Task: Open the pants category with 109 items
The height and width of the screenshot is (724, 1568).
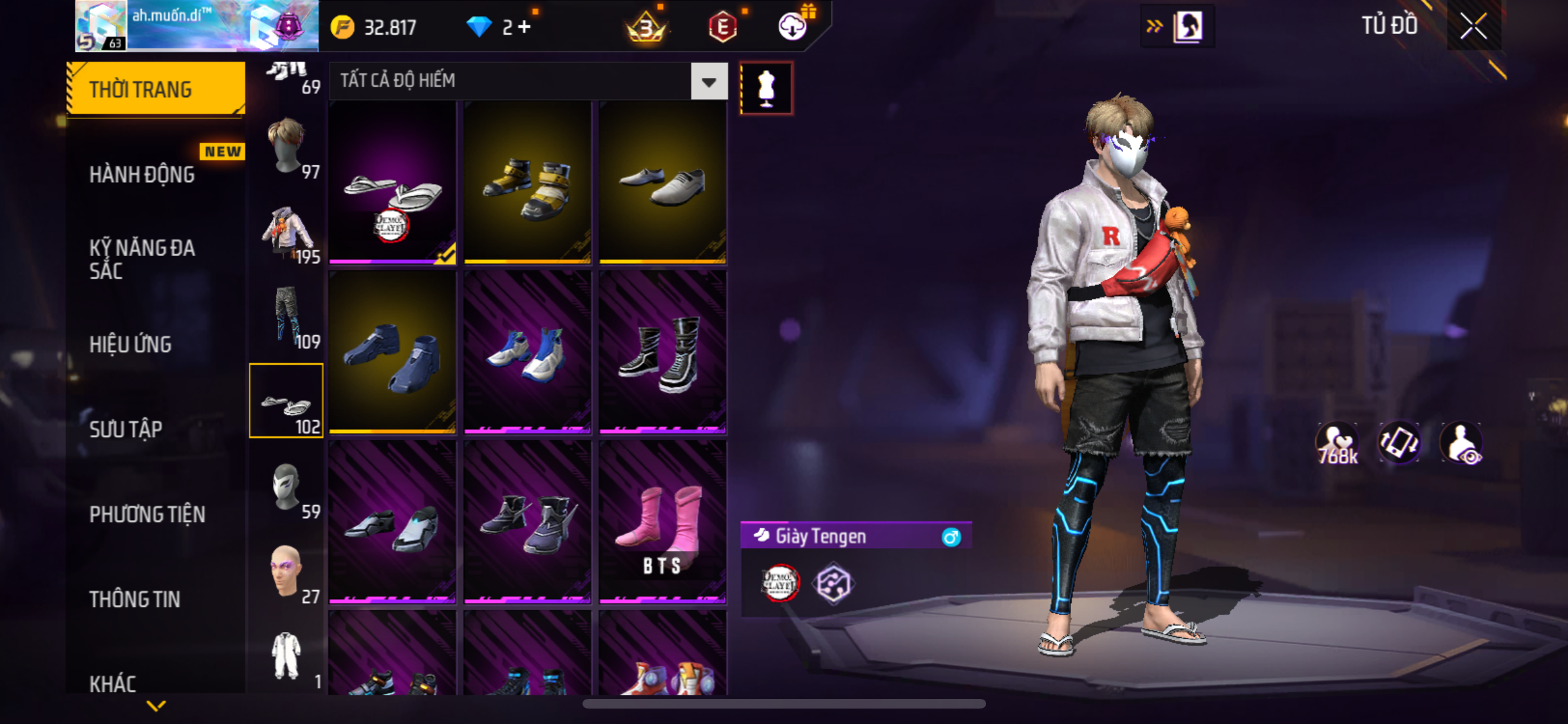Action: click(x=287, y=317)
